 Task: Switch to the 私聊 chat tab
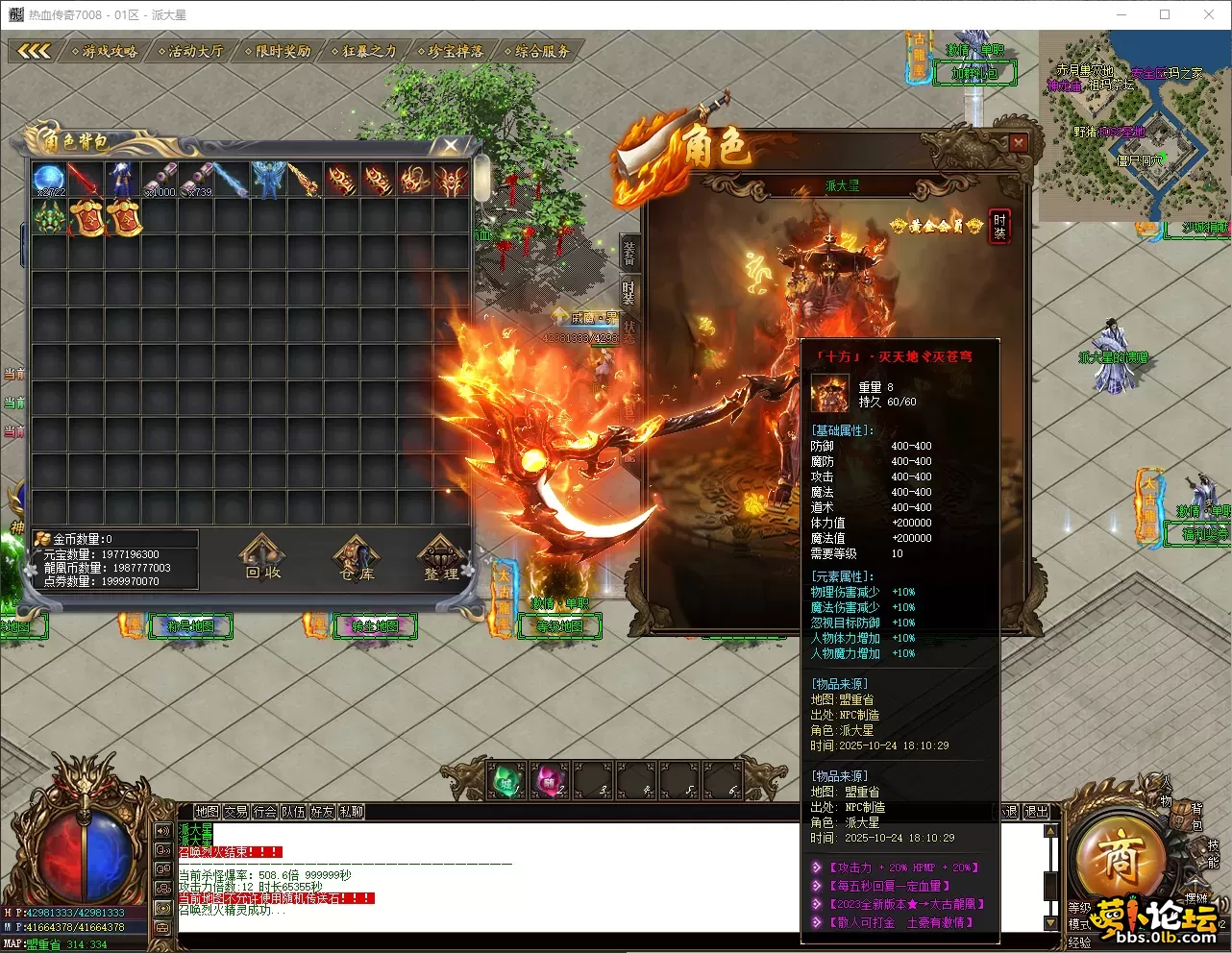352,812
